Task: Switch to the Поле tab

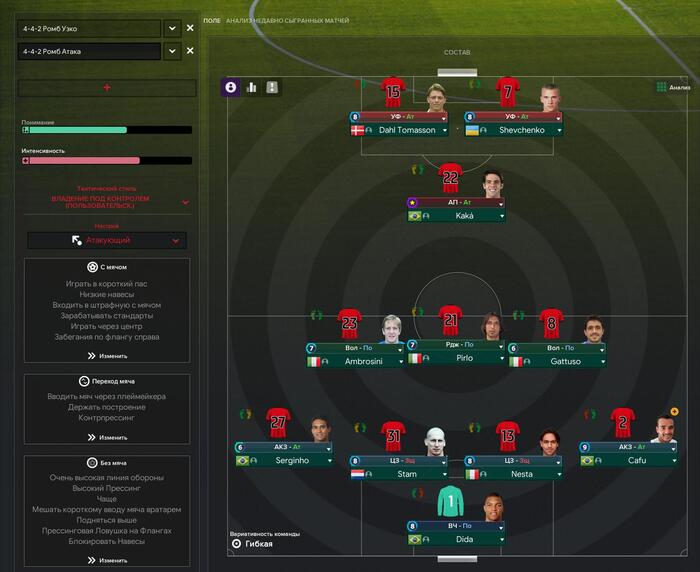Action: 211,20
